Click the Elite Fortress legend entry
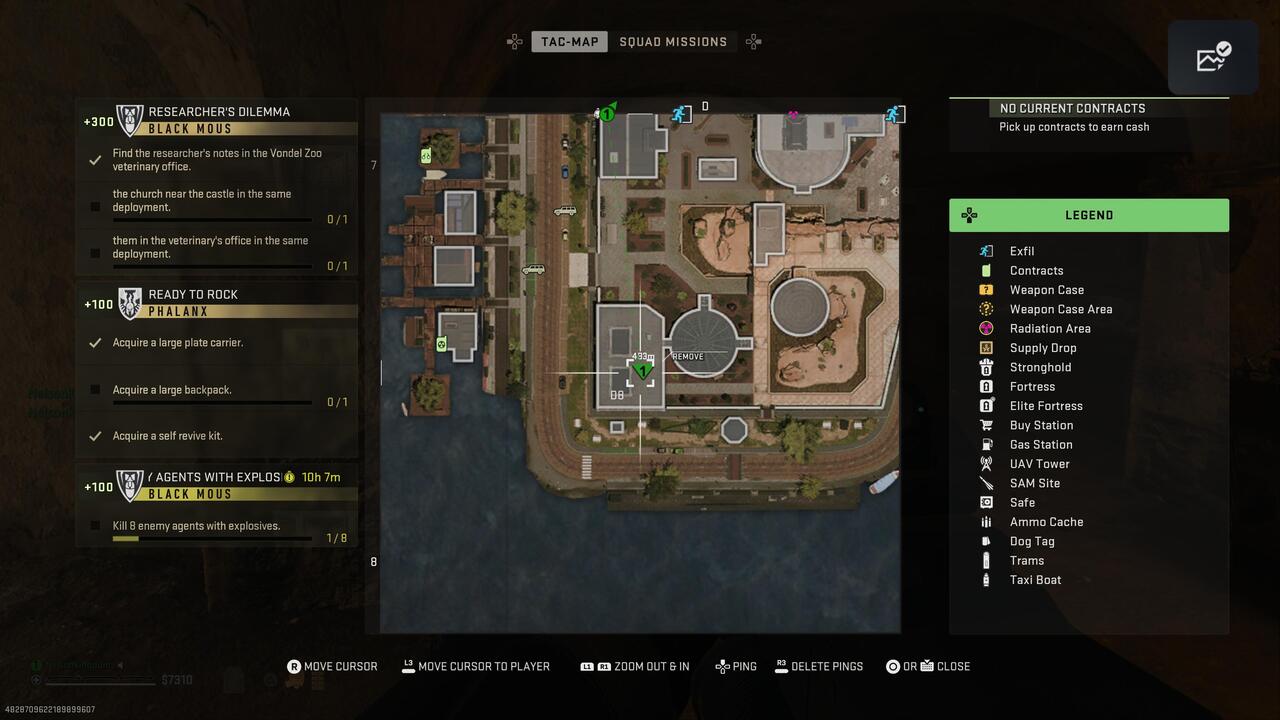 coord(1045,406)
